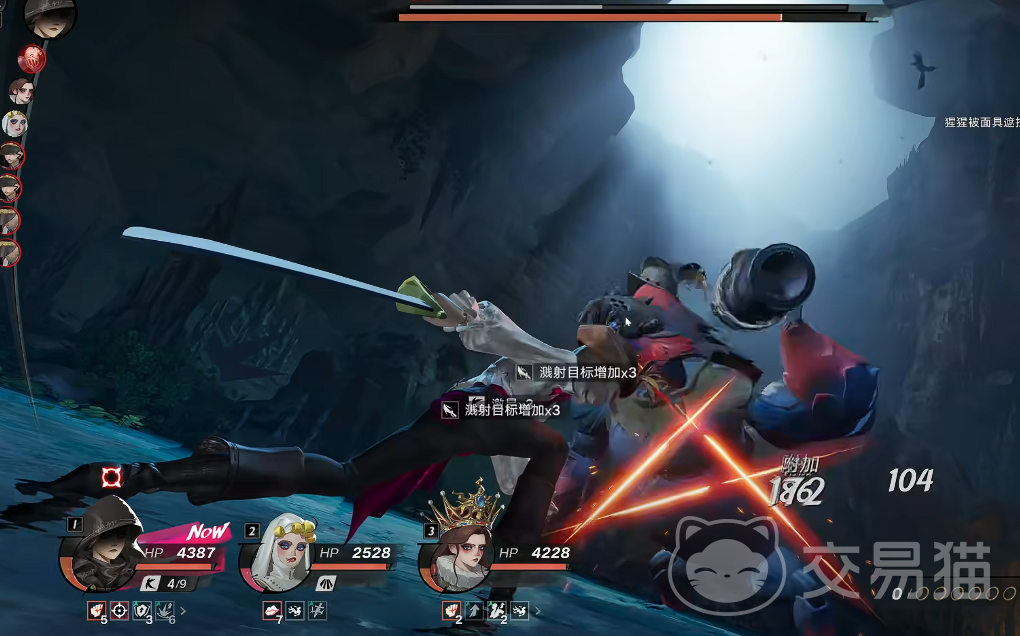Expand the hooded character's status effects arrow
Image resolution: width=1020 pixels, height=636 pixels.
(182, 609)
